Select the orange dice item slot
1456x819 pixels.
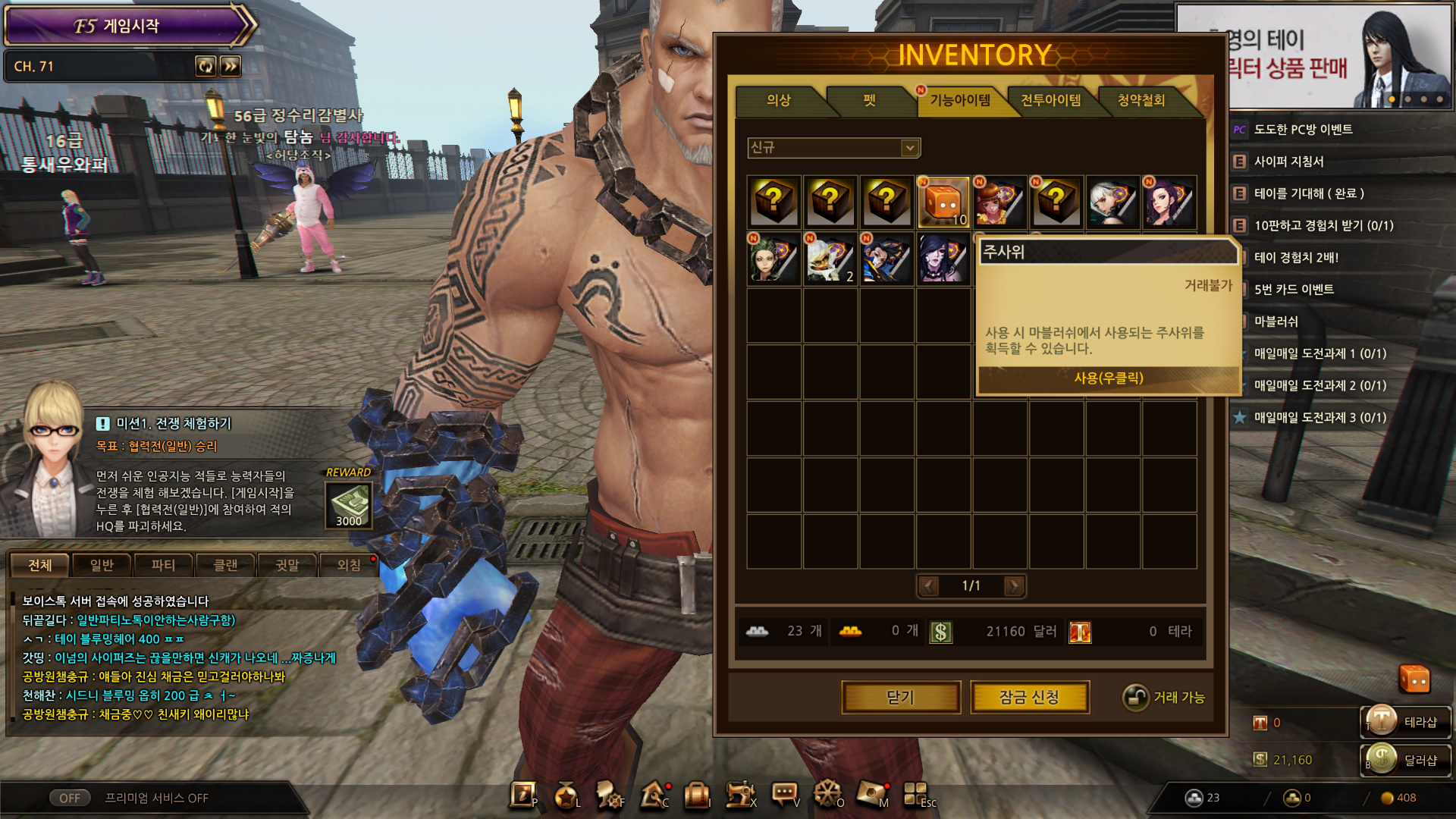pyautogui.click(x=943, y=202)
